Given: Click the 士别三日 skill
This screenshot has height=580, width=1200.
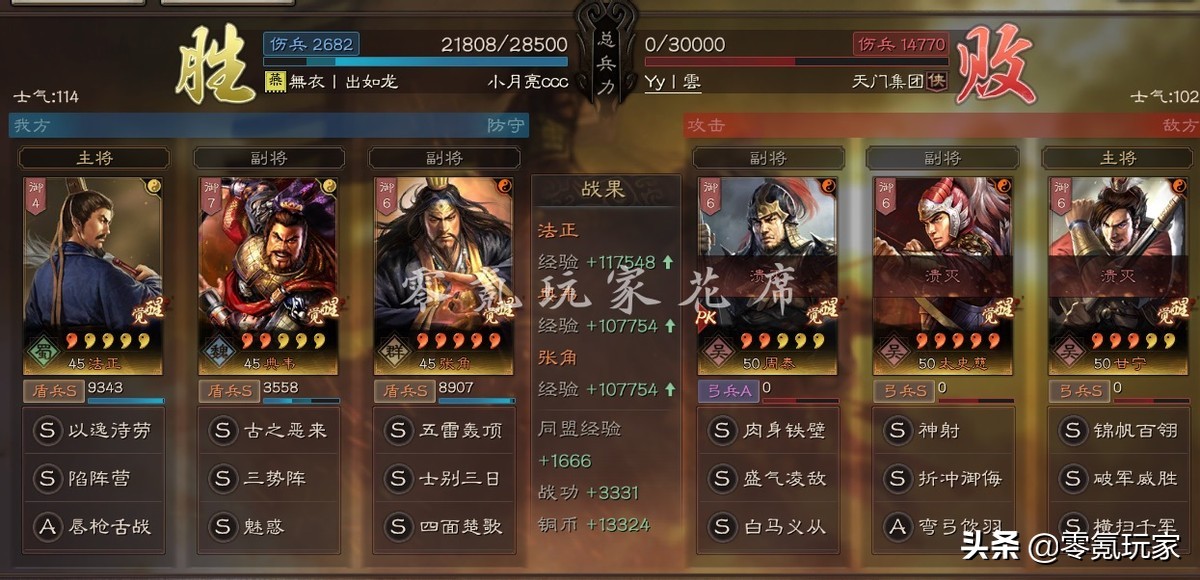Looking at the screenshot, I should [x=444, y=479].
